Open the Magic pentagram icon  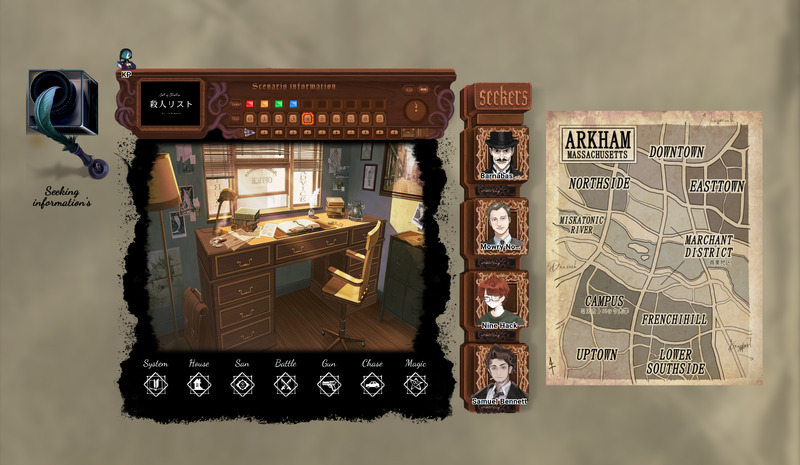pyautogui.click(x=416, y=384)
